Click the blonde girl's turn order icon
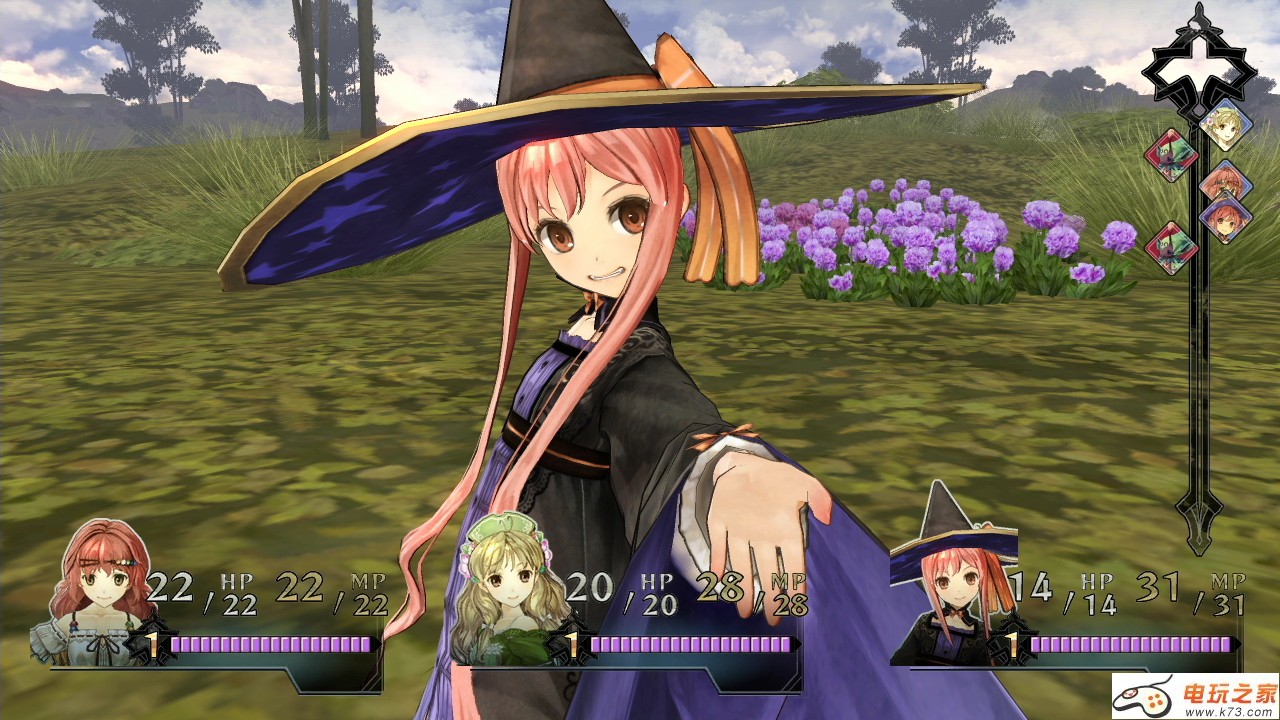The image size is (1280, 720). click(1226, 124)
